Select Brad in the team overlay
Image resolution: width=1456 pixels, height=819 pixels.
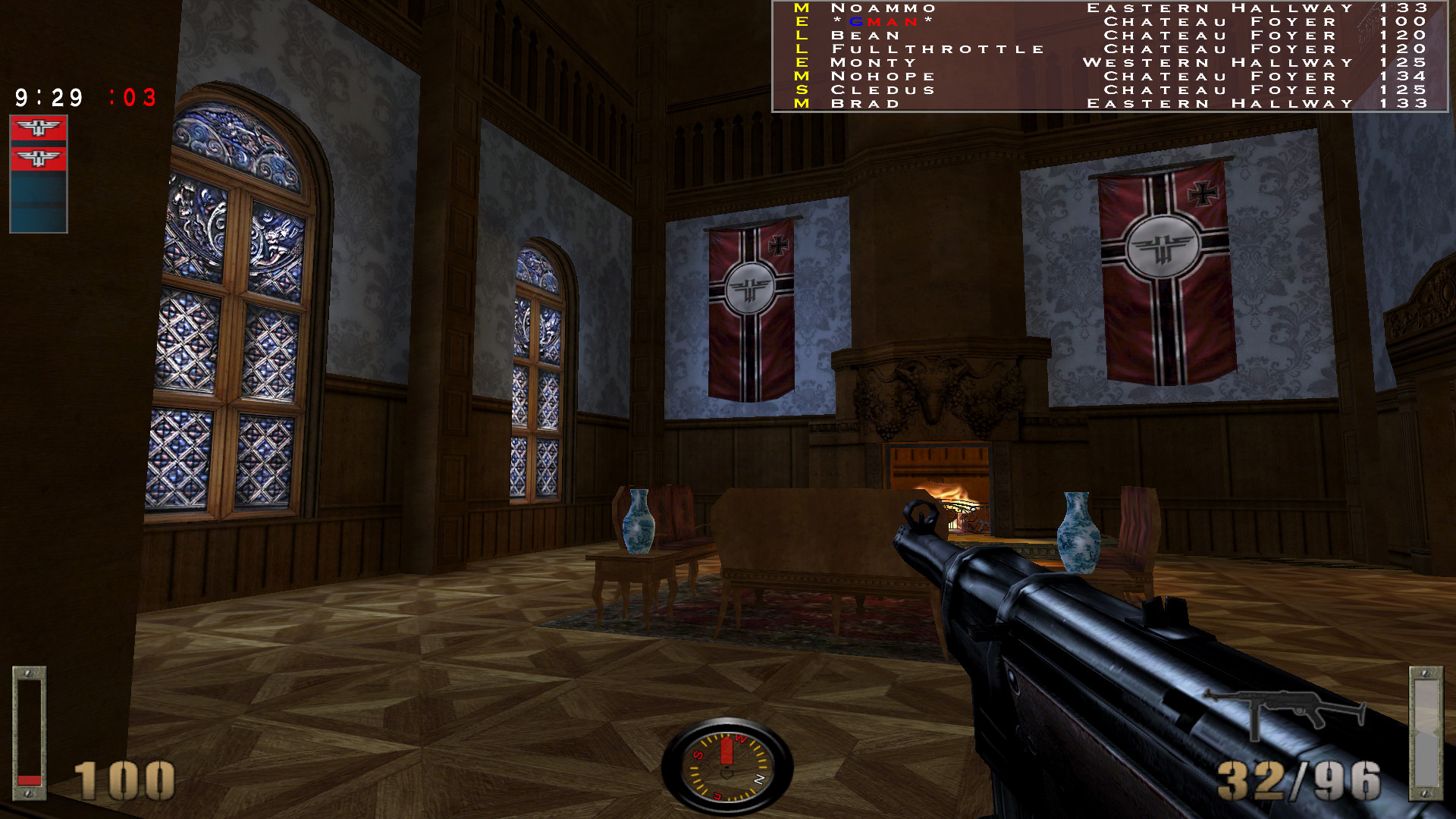pyautogui.click(x=865, y=104)
